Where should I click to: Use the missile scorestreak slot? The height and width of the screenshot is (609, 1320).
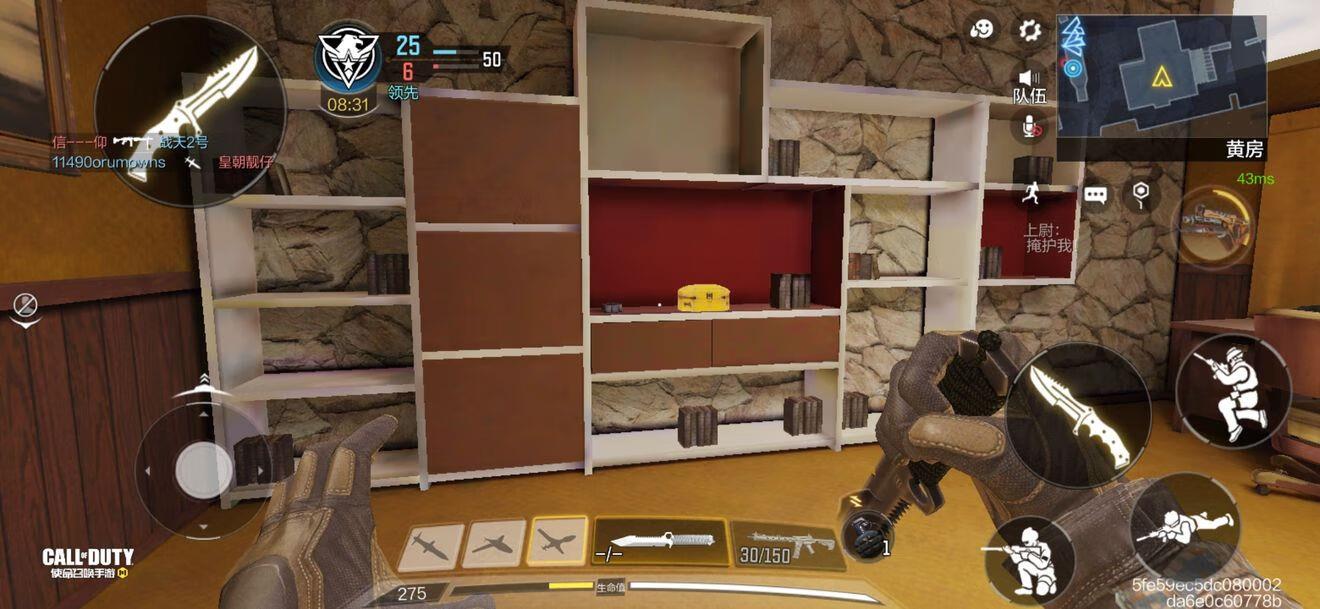[431, 546]
